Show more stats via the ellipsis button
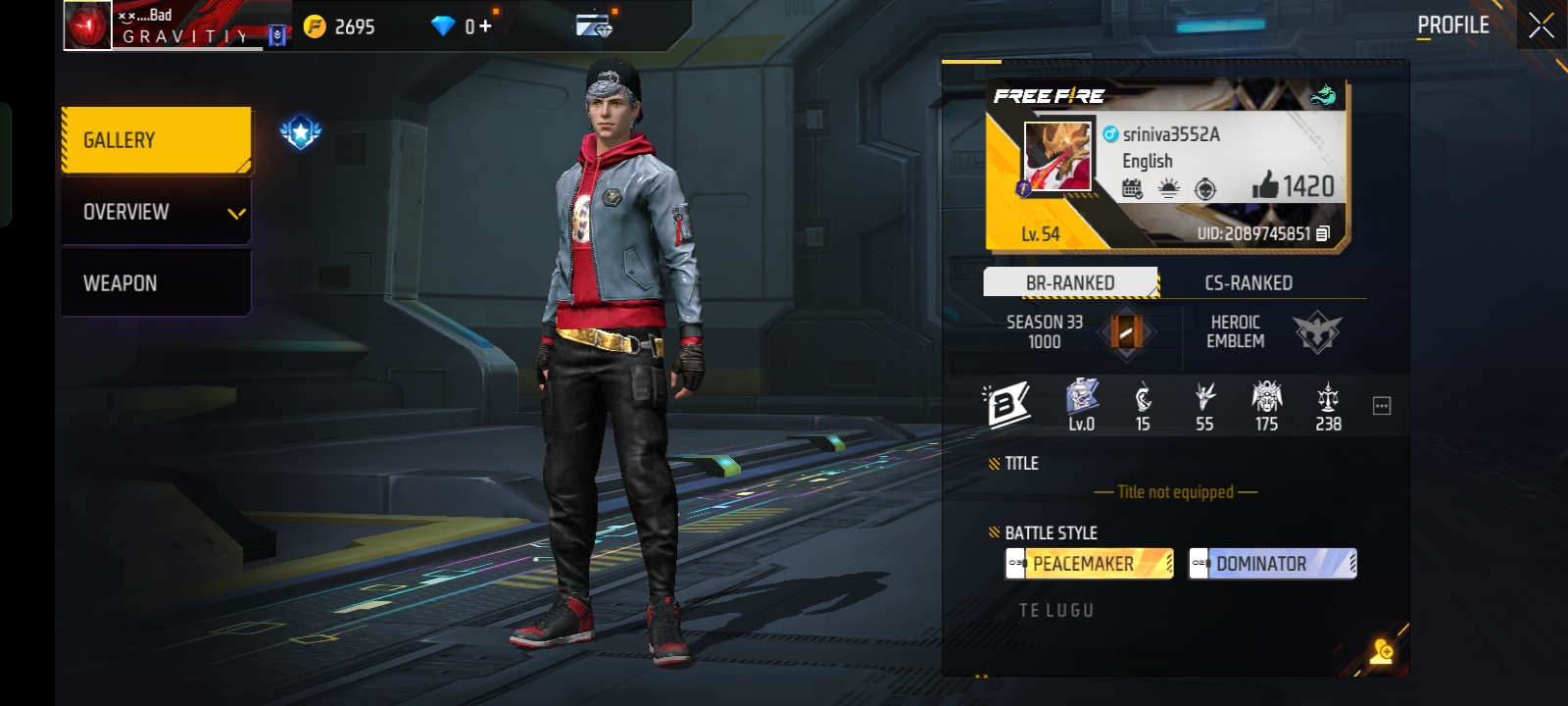This screenshot has width=1568, height=706. (x=1382, y=406)
